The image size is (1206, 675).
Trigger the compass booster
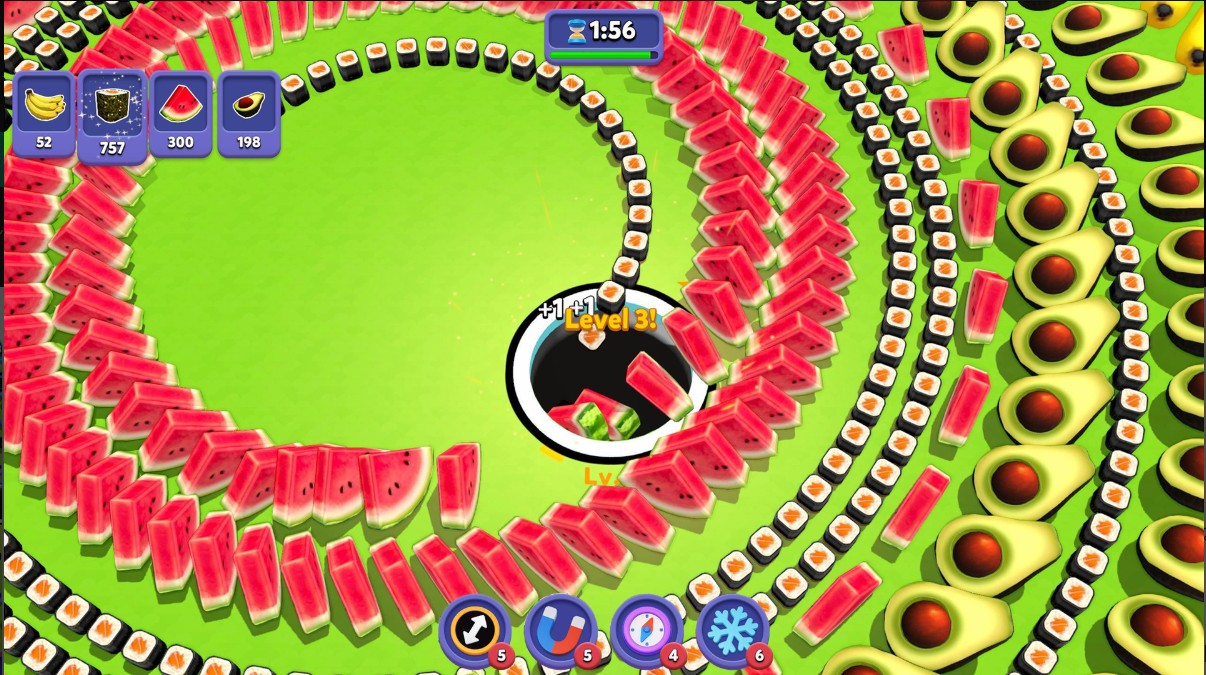pyautogui.click(x=646, y=632)
